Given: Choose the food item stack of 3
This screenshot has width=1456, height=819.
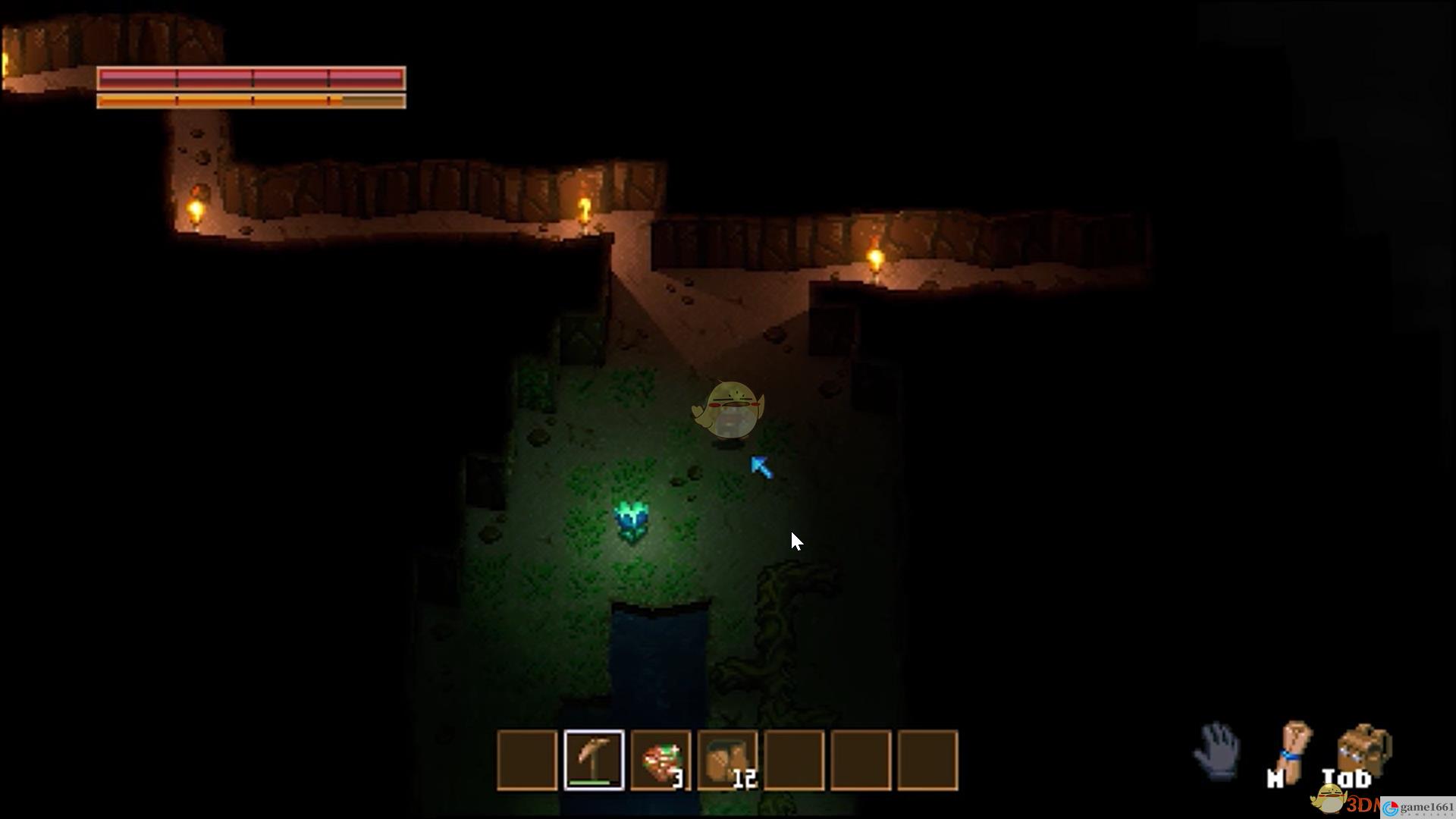Looking at the screenshot, I should (661, 760).
